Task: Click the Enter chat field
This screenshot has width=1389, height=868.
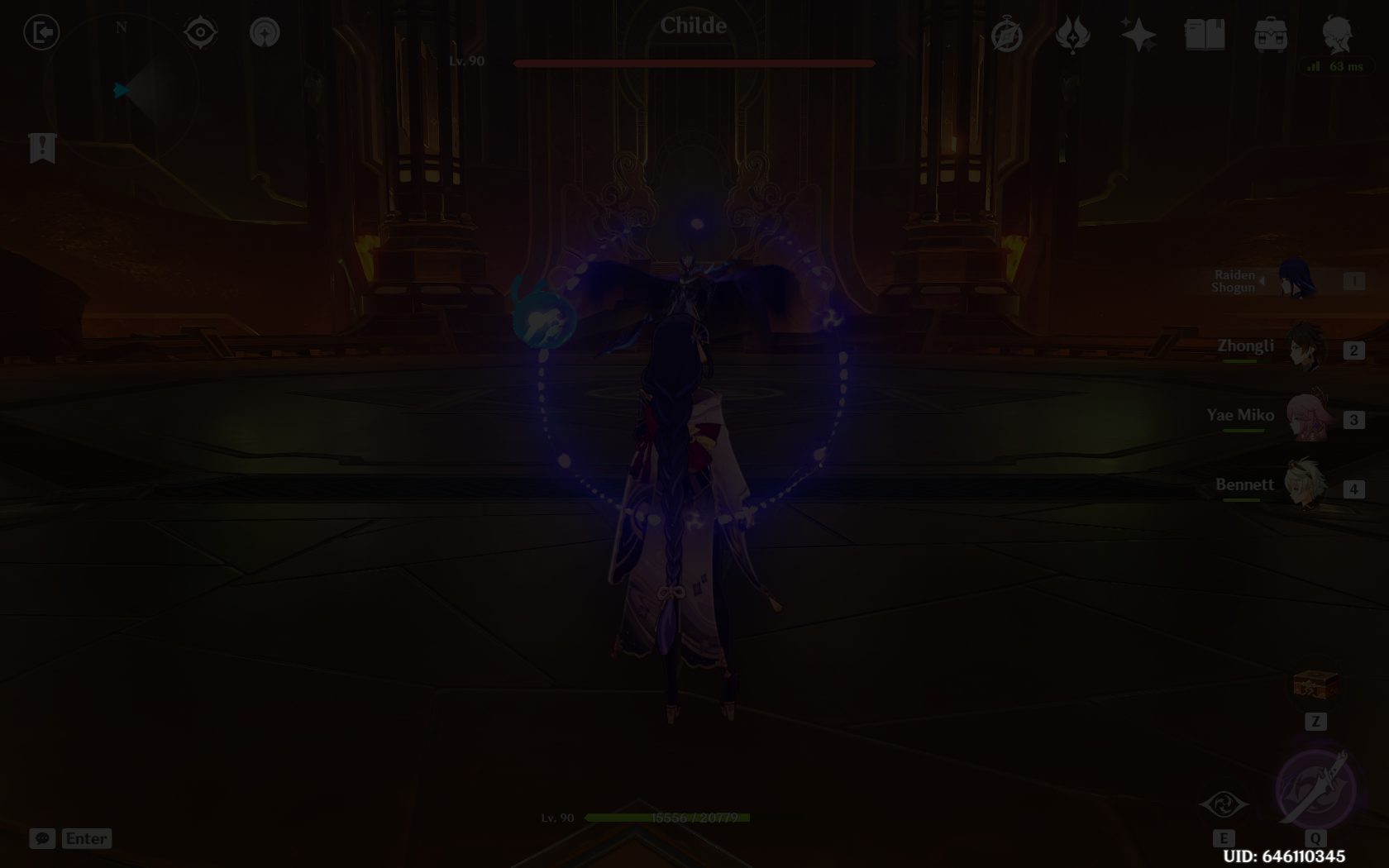Action: click(x=86, y=838)
